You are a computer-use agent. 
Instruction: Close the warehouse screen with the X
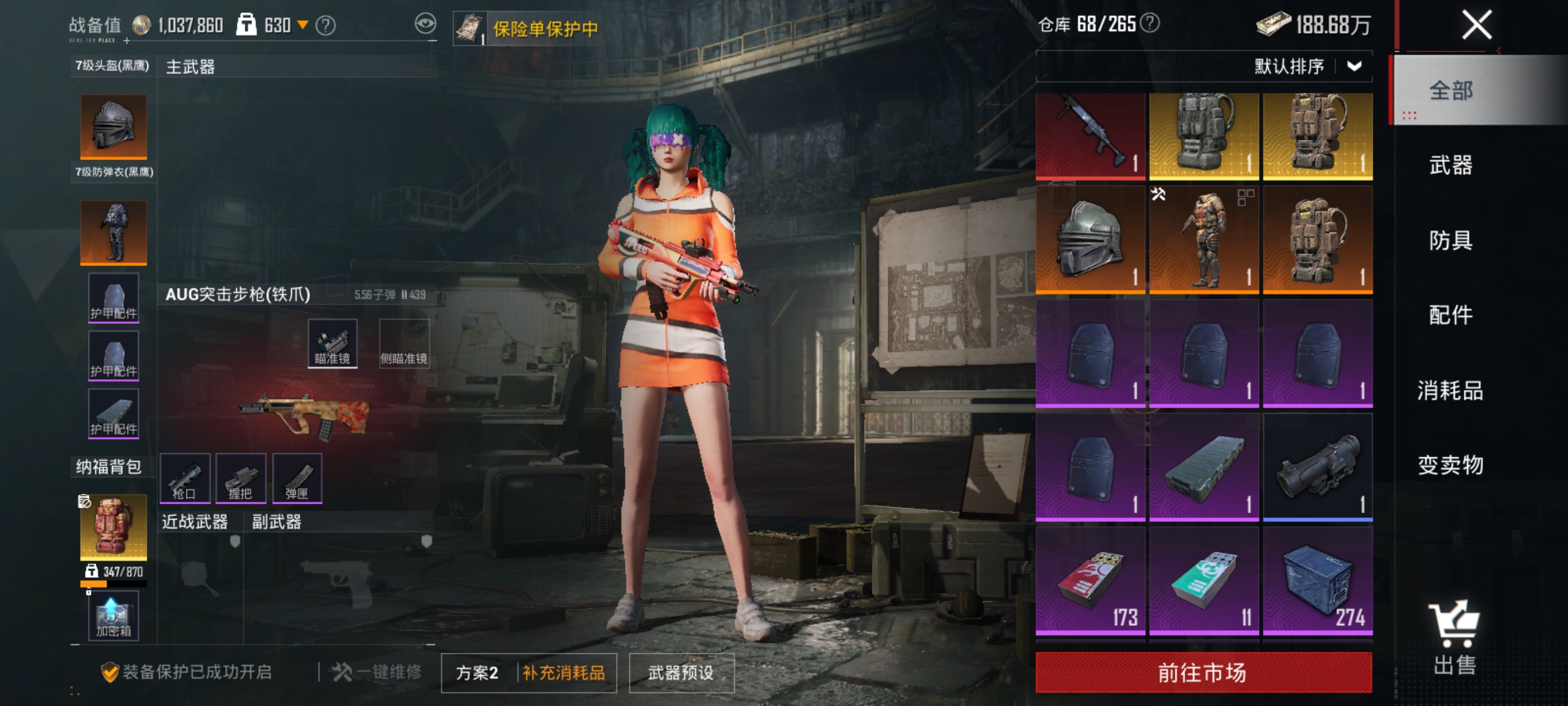pyautogui.click(x=1476, y=26)
